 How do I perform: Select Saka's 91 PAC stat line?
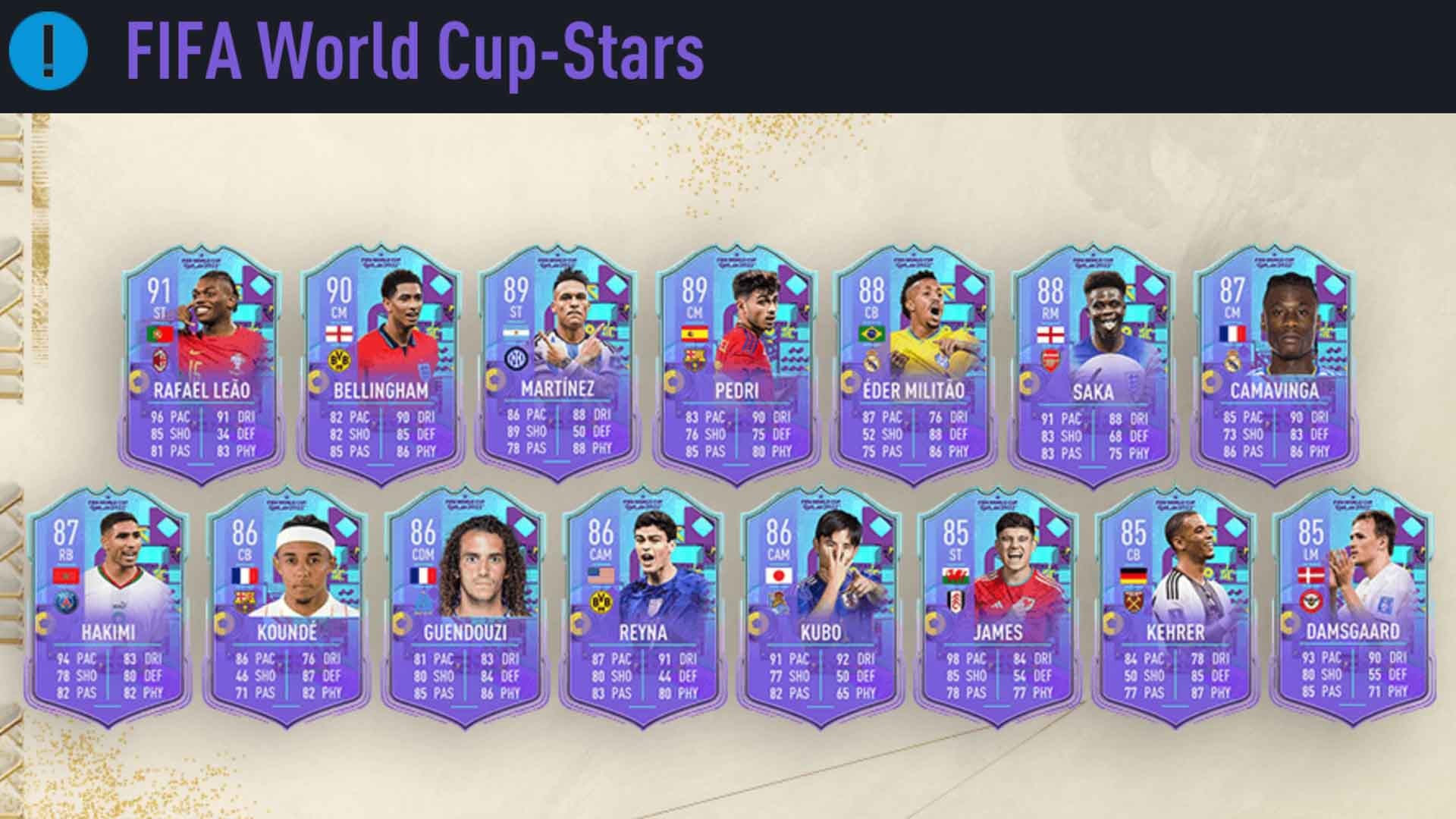pos(1061,418)
